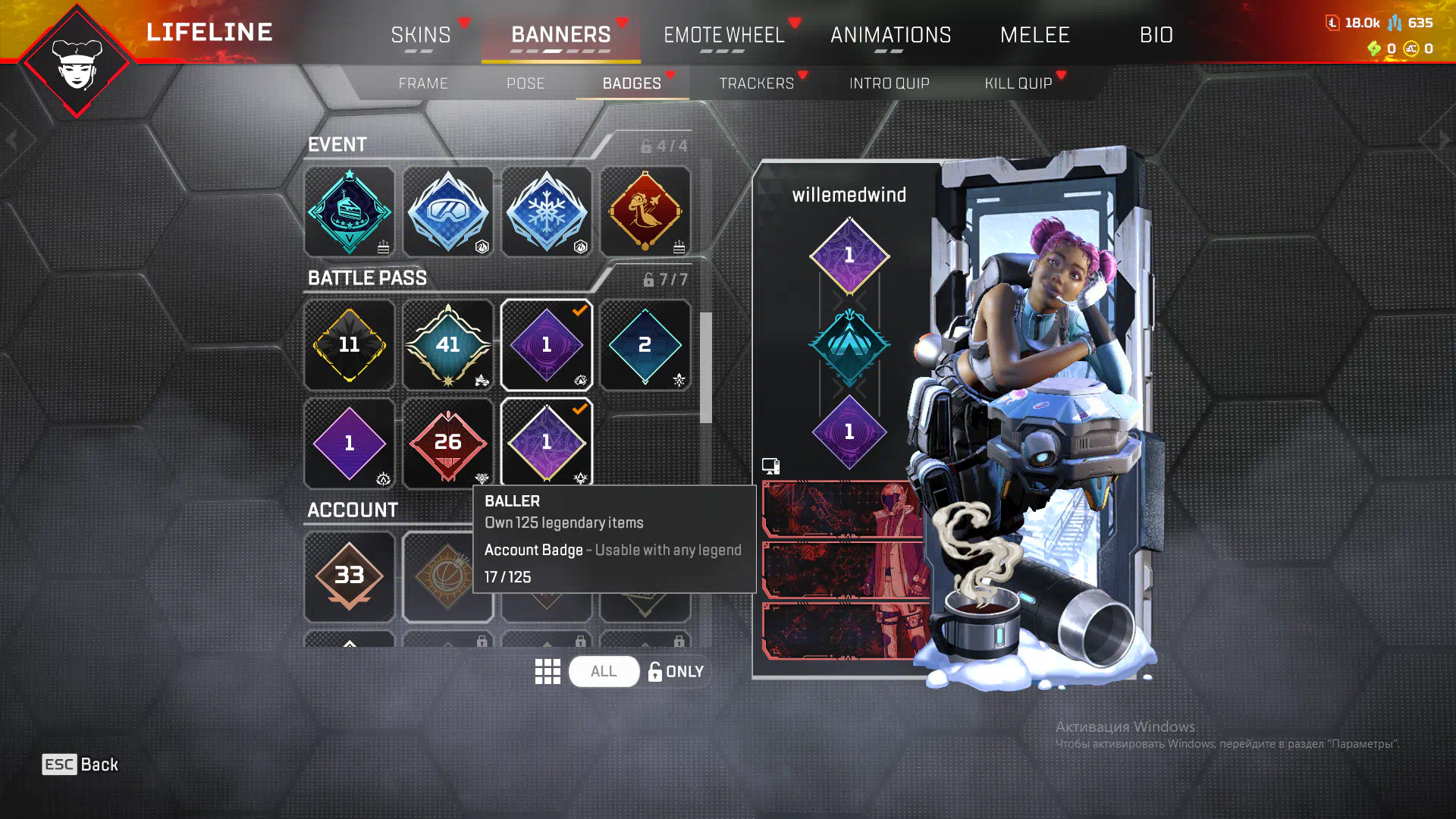The height and width of the screenshot is (819, 1456).
Task: Switch to grid view of badges
Action: tap(548, 672)
